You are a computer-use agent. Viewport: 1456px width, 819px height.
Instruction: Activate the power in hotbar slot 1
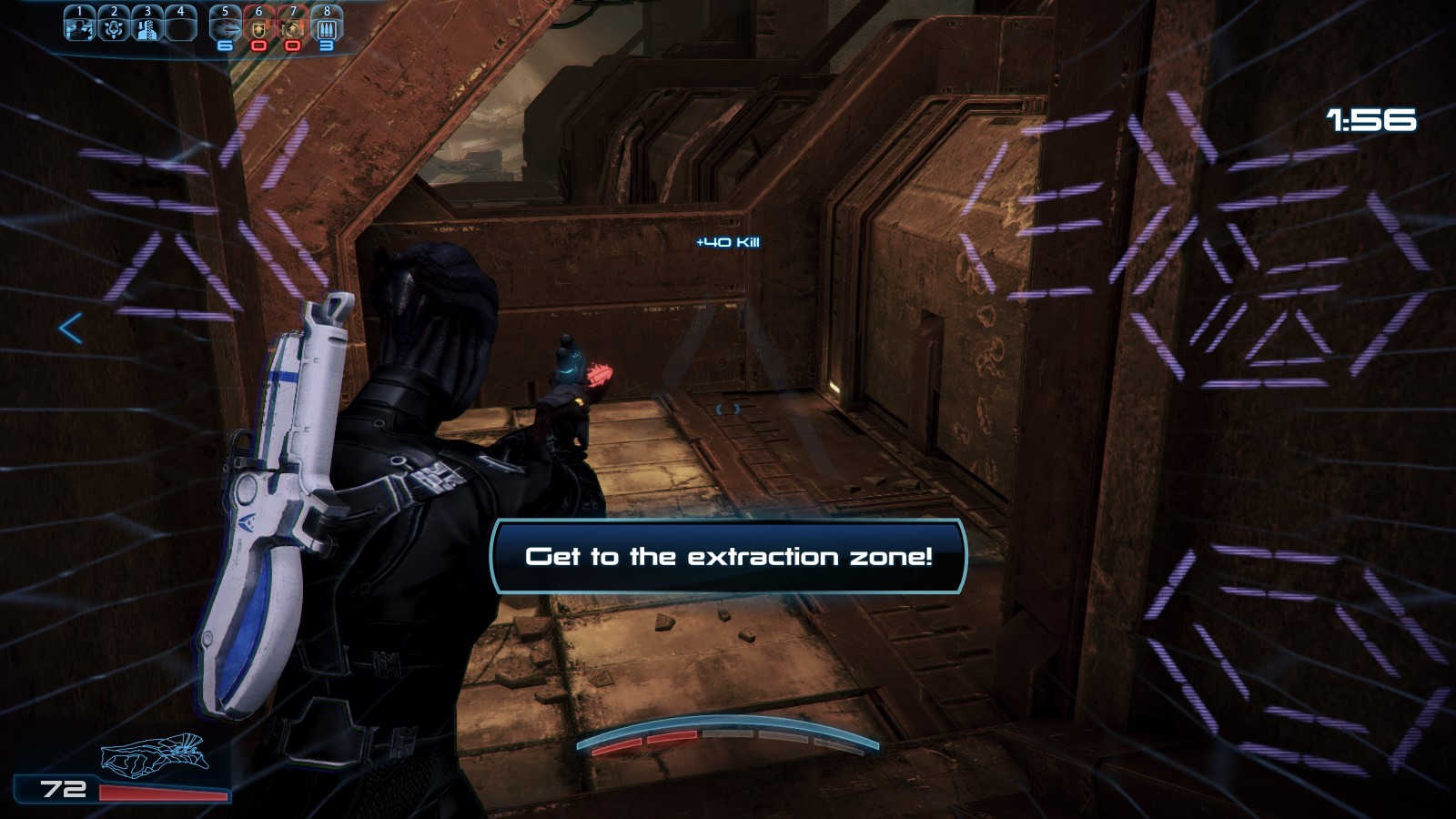pyautogui.click(x=79, y=25)
